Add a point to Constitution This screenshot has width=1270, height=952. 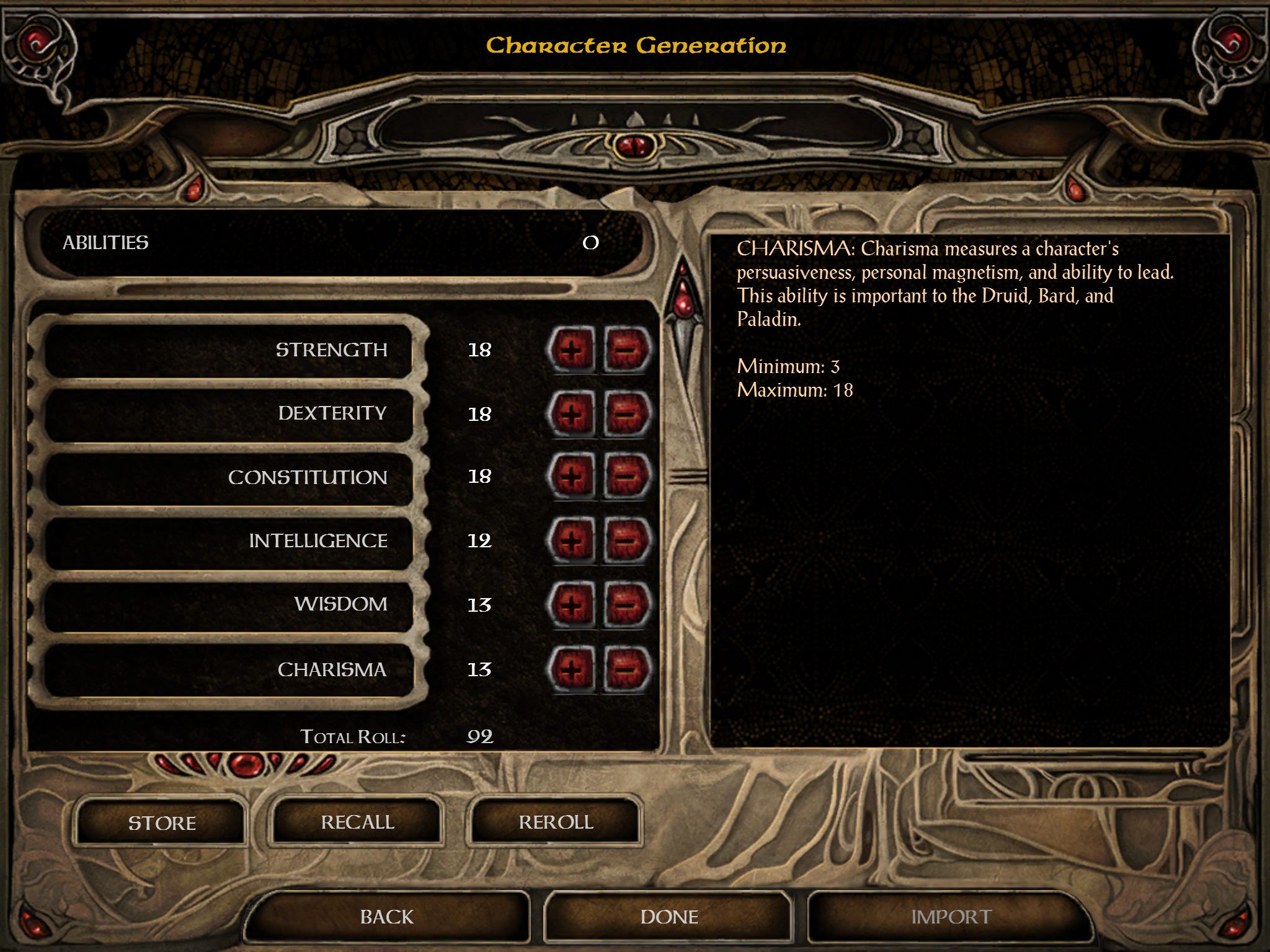point(571,477)
